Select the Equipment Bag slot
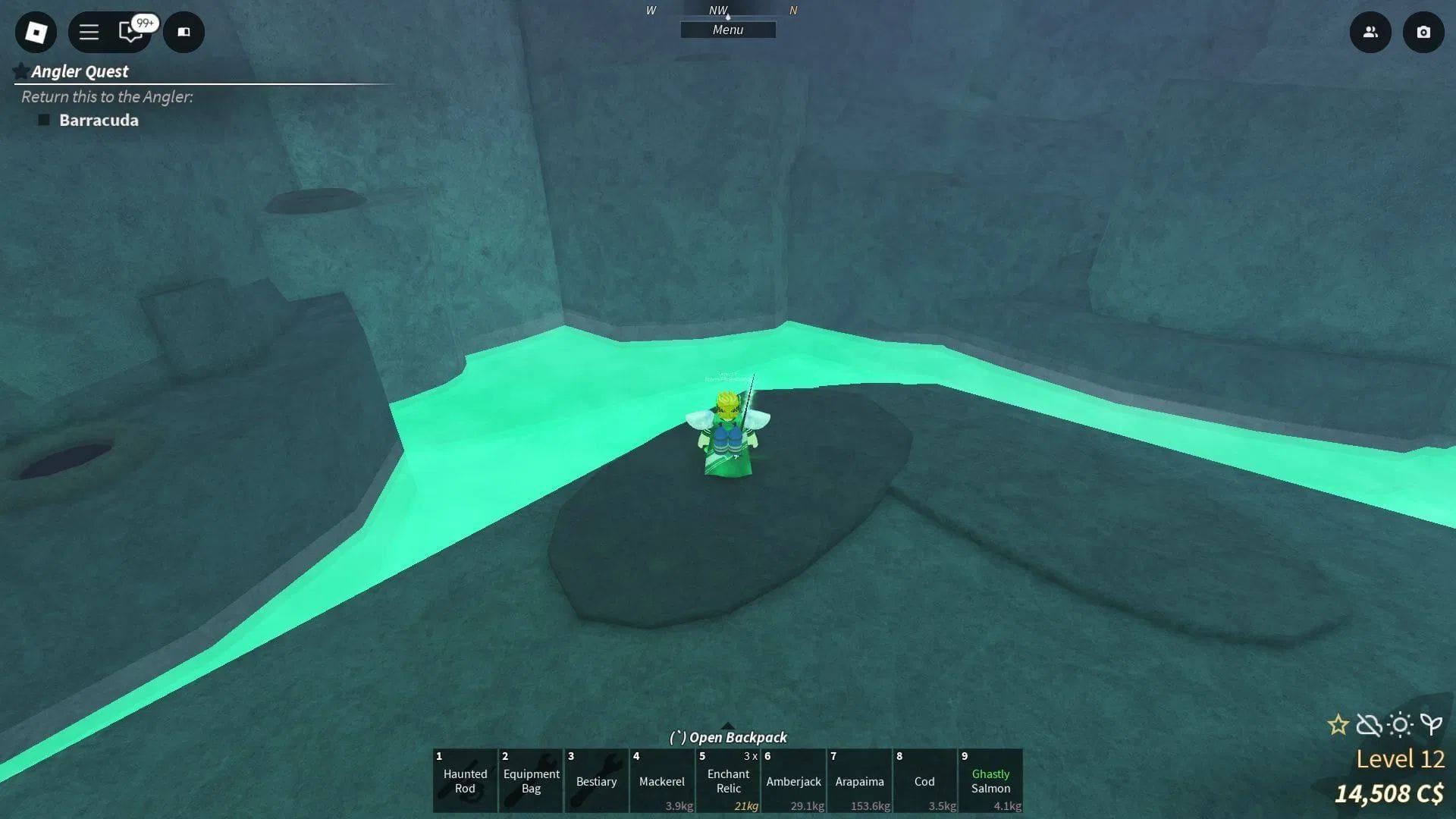Image resolution: width=1456 pixels, height=819 pixels. click(531, 780)
